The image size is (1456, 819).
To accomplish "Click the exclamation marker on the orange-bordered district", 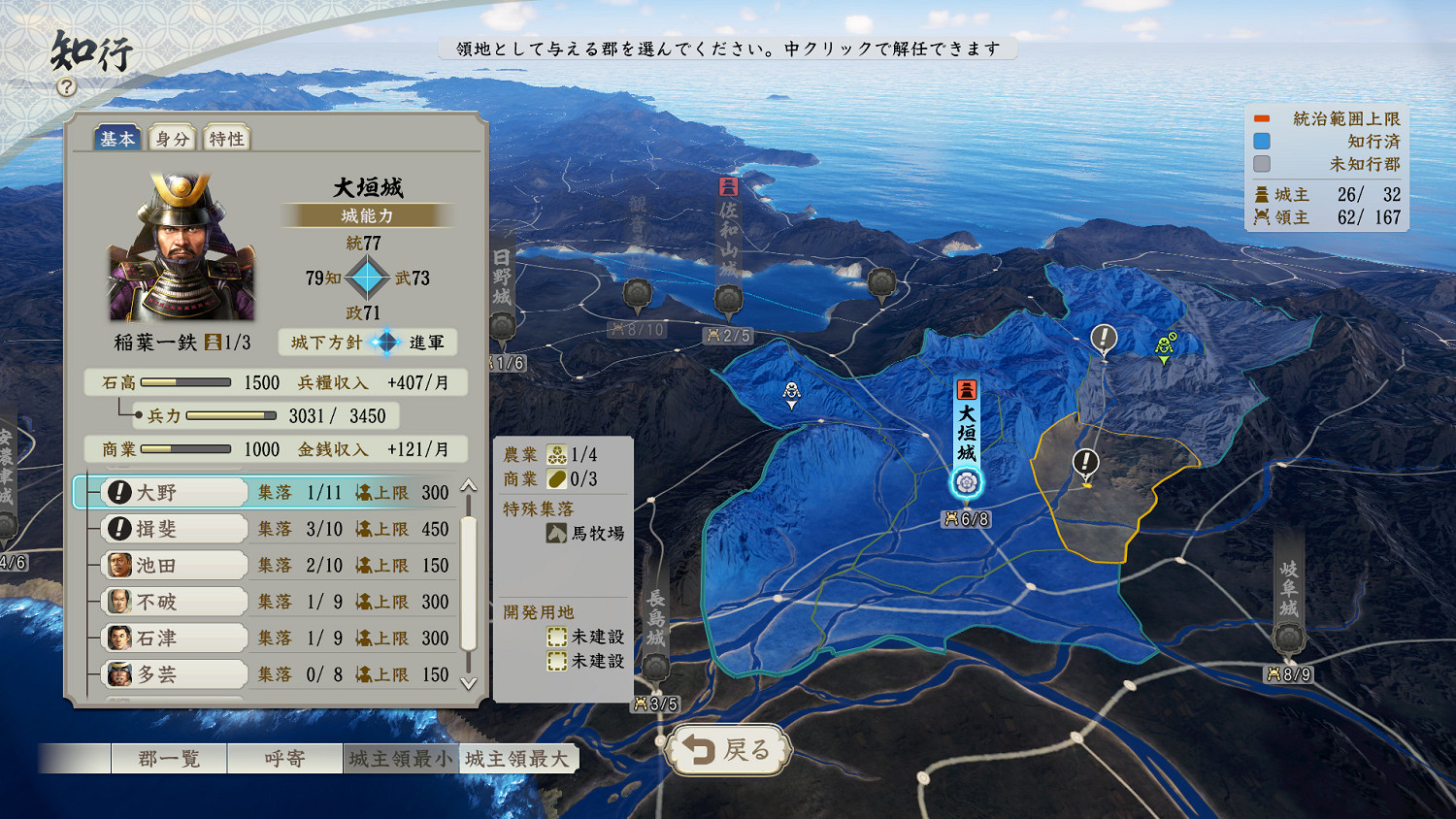I will [1086, 463].
